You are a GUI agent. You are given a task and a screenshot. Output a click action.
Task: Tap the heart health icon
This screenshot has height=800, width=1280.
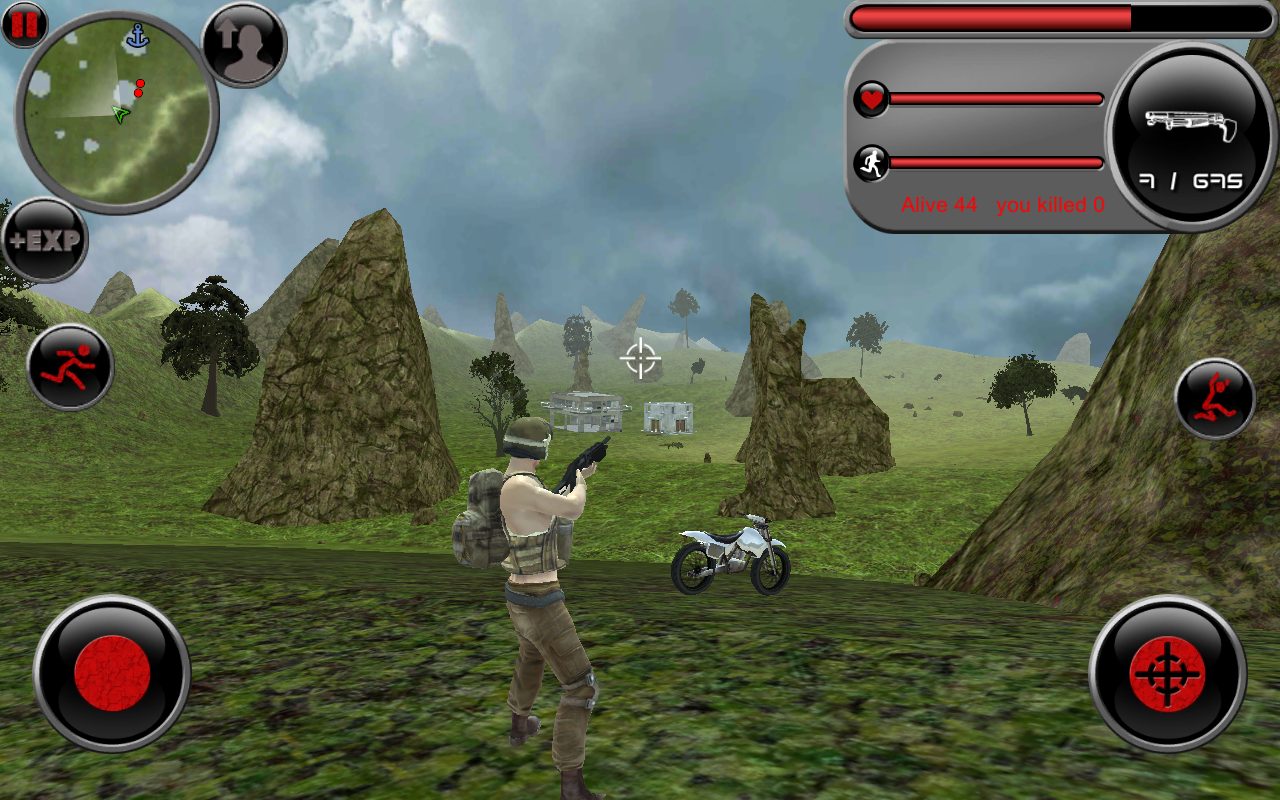pyautogui.click(x=871, y=99)
